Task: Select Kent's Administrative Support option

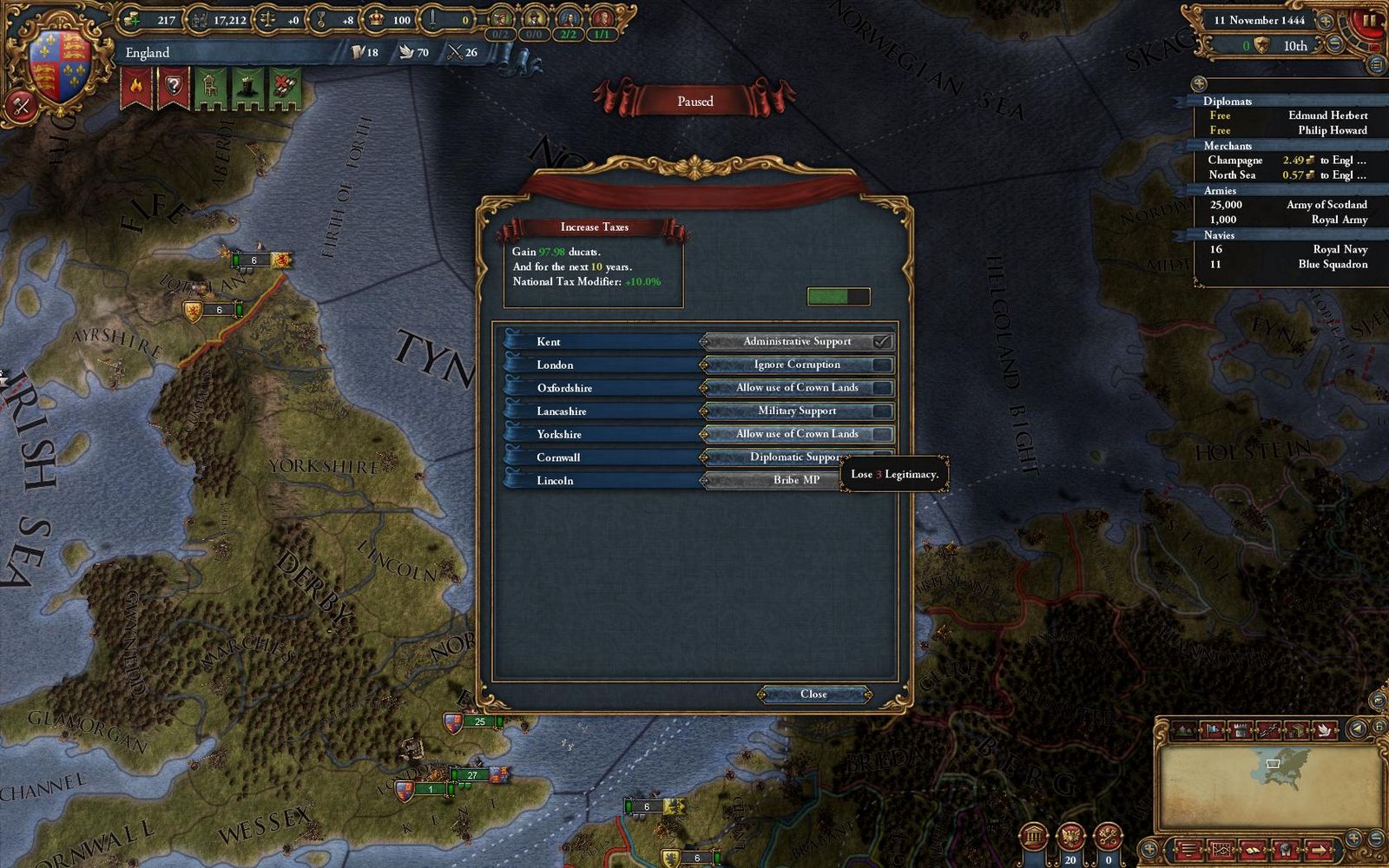Action: (797, 341)
